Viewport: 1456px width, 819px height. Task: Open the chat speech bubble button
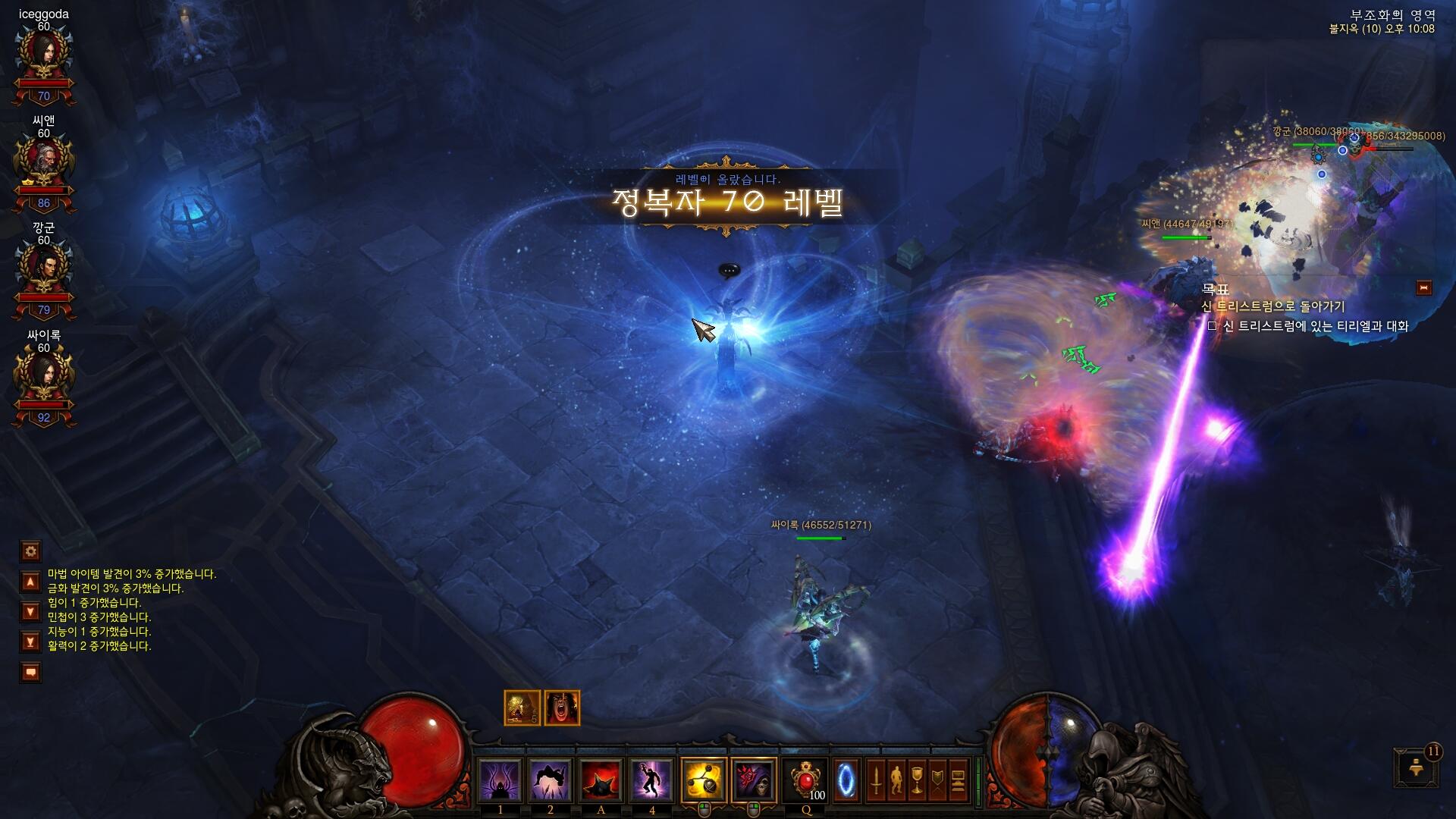pyautogui.click(x=30, y=672)
